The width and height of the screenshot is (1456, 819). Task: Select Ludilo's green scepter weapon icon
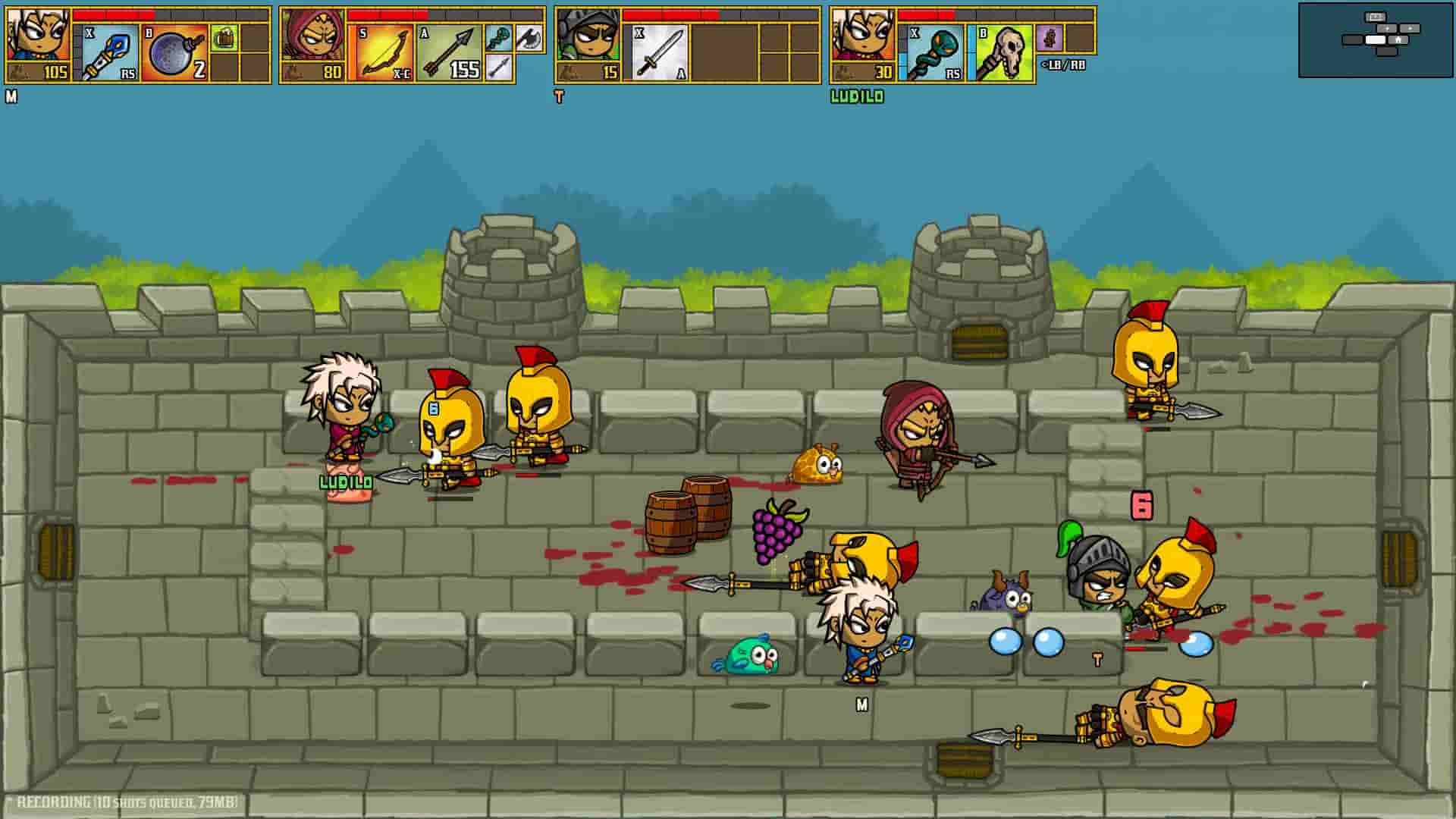click(935, 52)
